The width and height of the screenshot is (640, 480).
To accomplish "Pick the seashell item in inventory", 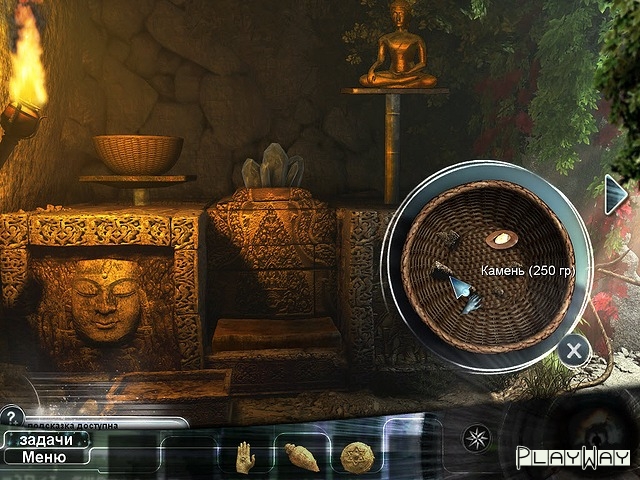I will pos(302,457).
